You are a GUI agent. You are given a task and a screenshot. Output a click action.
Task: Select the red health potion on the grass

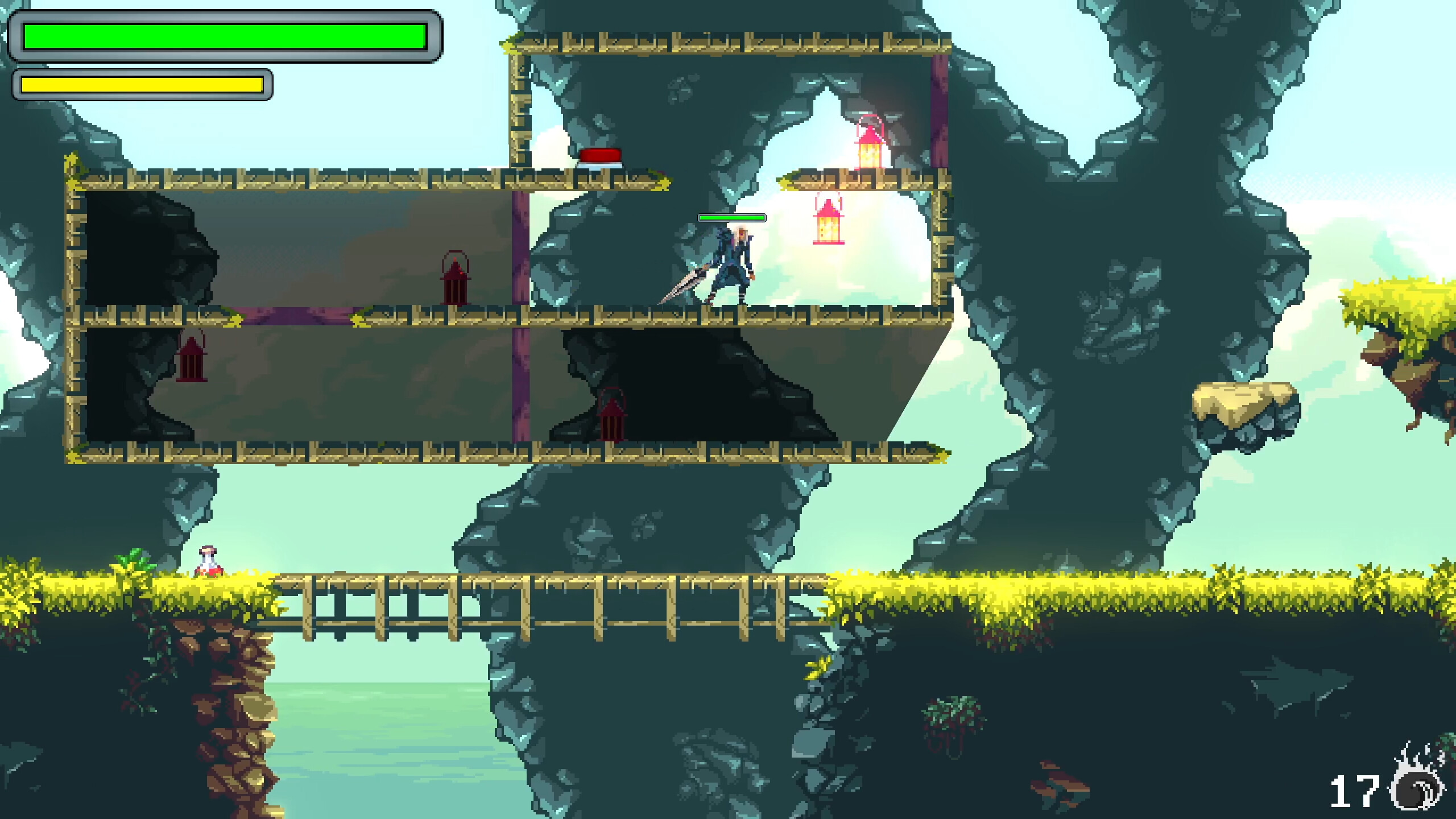click(208, 560)
